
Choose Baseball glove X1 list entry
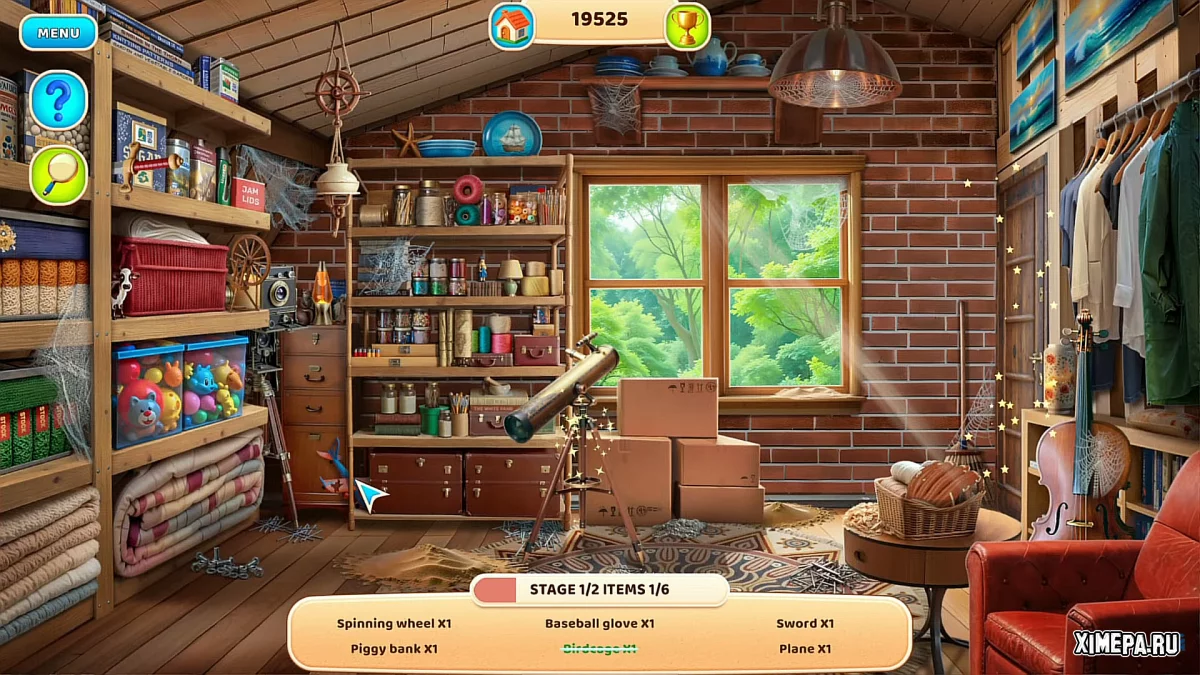599,623
